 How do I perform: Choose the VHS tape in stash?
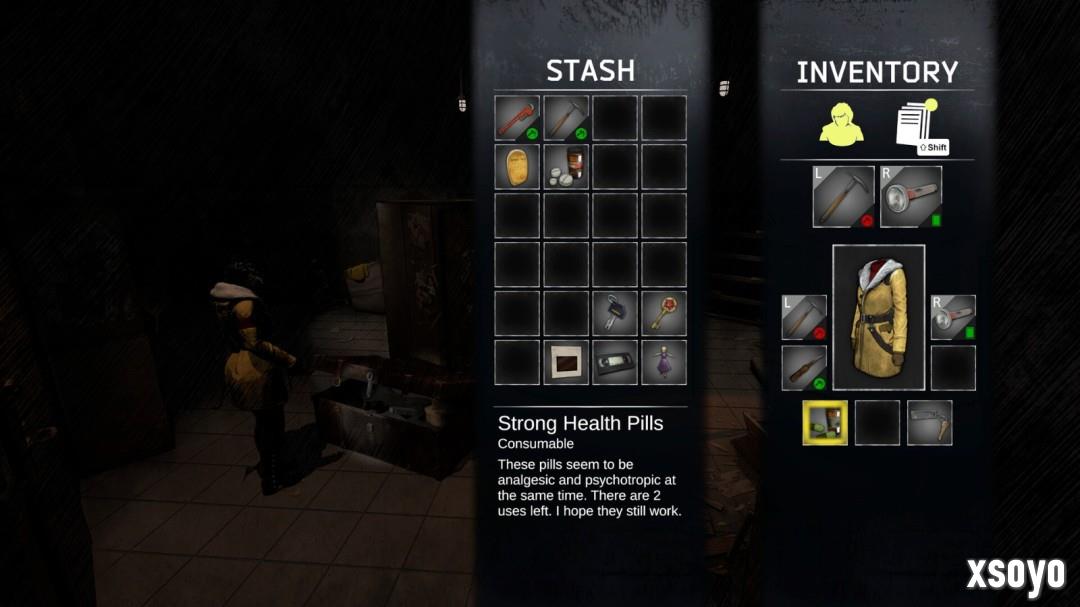pyautogui.click(x=615, y=362)
